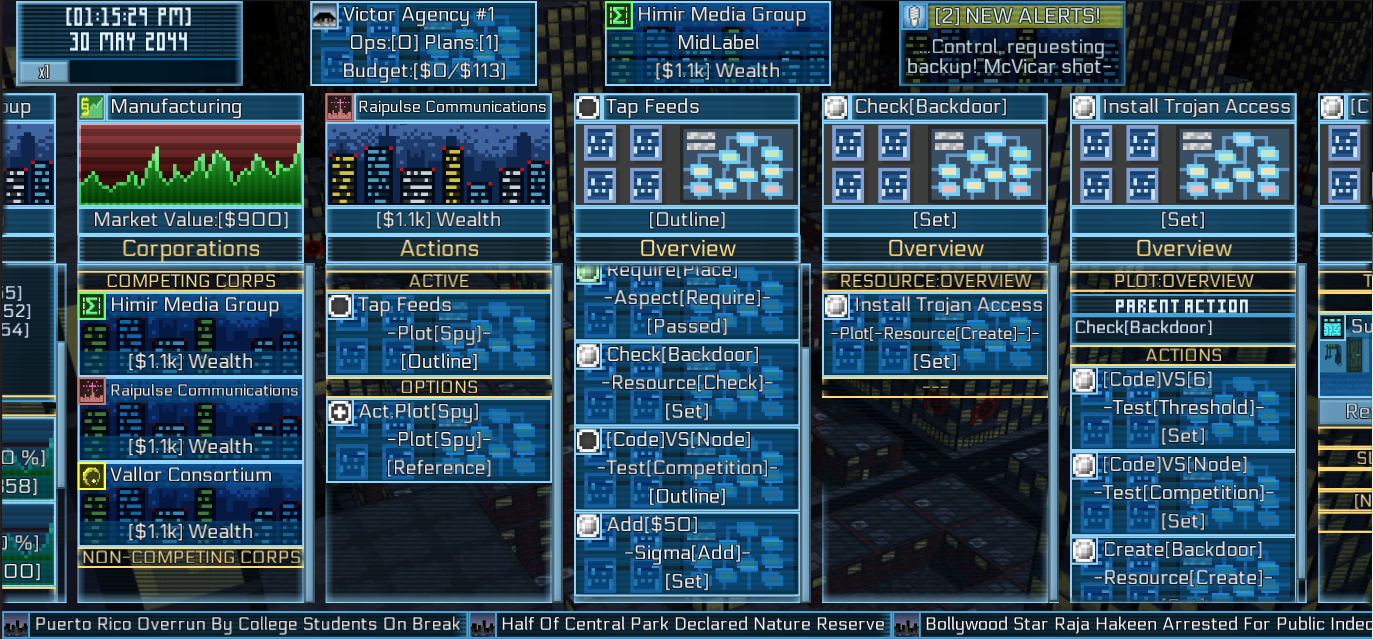Open Install Trojan Access in resource overview
Viewport: 1373px width, 639px height.
[x=935, y=333]
